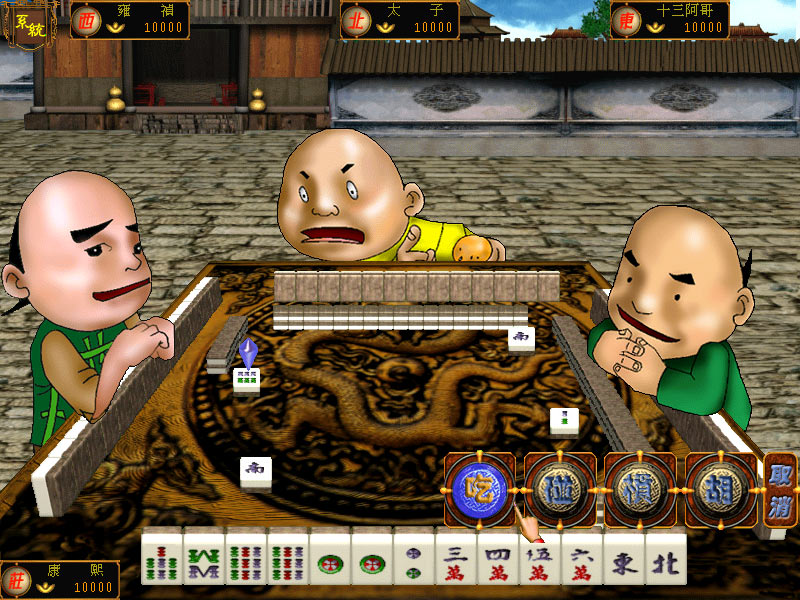The height and width of the screenshot is (600, 800).
Task: Select the 四萬 tile in hand
Action: [x=498, y=557]
